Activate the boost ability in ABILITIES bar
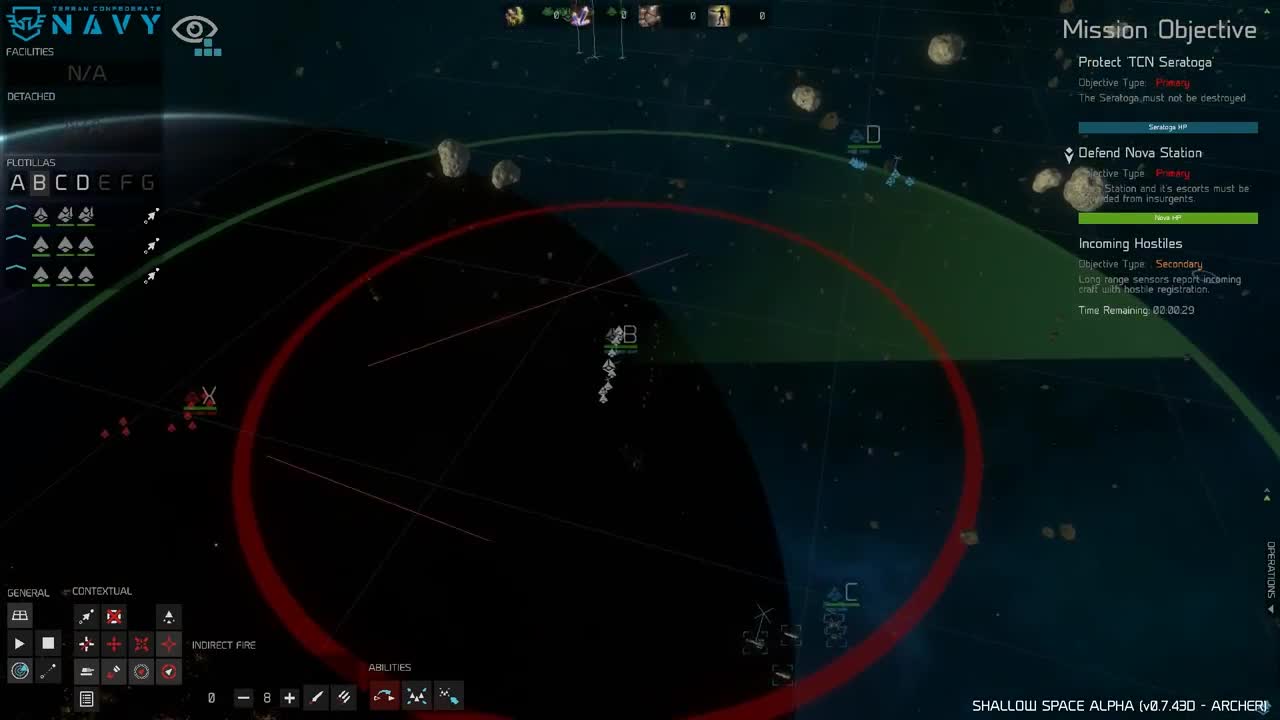This screenshot has height=720, width=1280. point(383,696)
